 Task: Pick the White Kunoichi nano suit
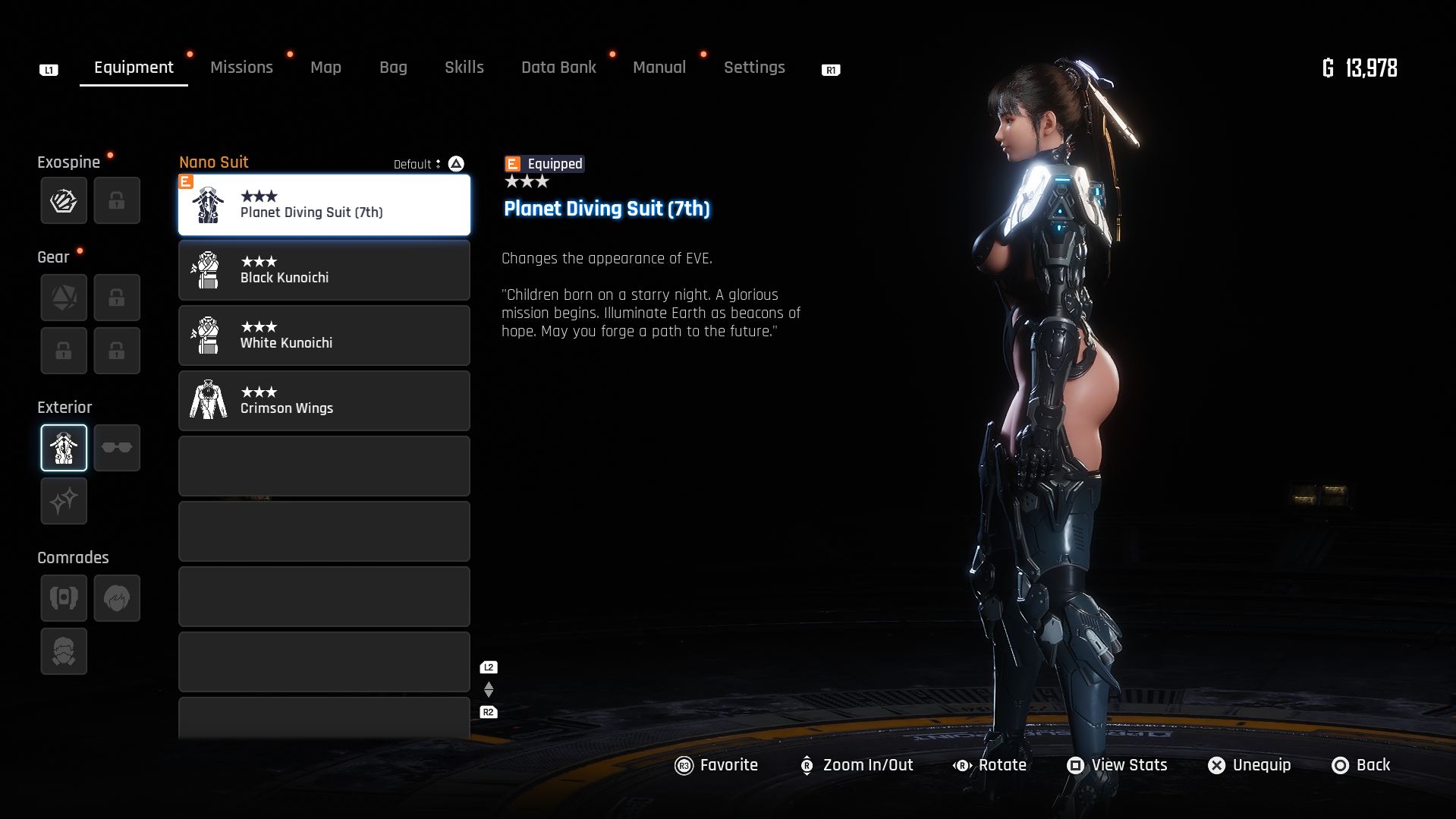tap(324, 335)
